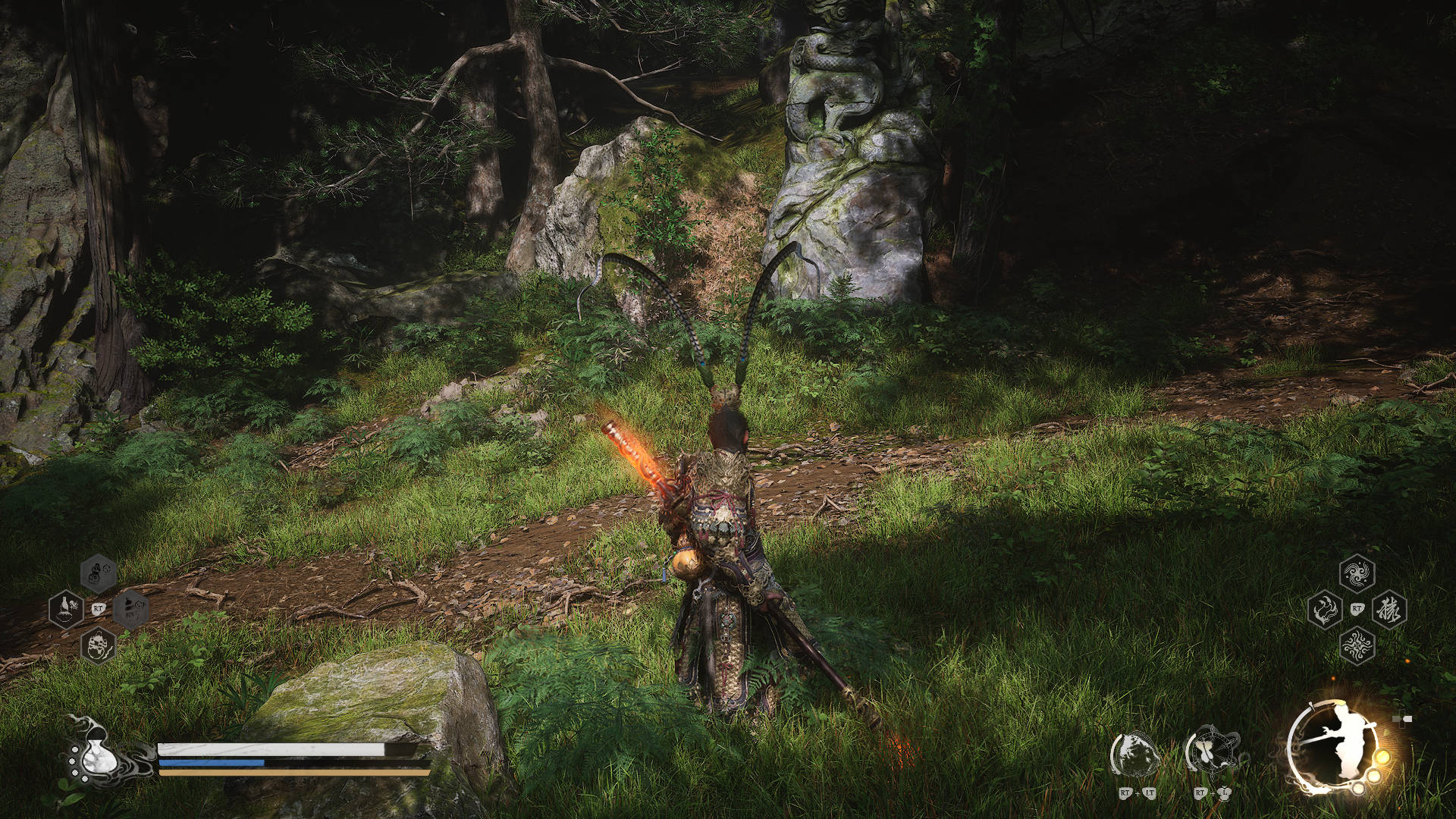Select the swirling wind spell hexagon
The width and height of the screenshot is (1456, 819).
coord(1357,574)
